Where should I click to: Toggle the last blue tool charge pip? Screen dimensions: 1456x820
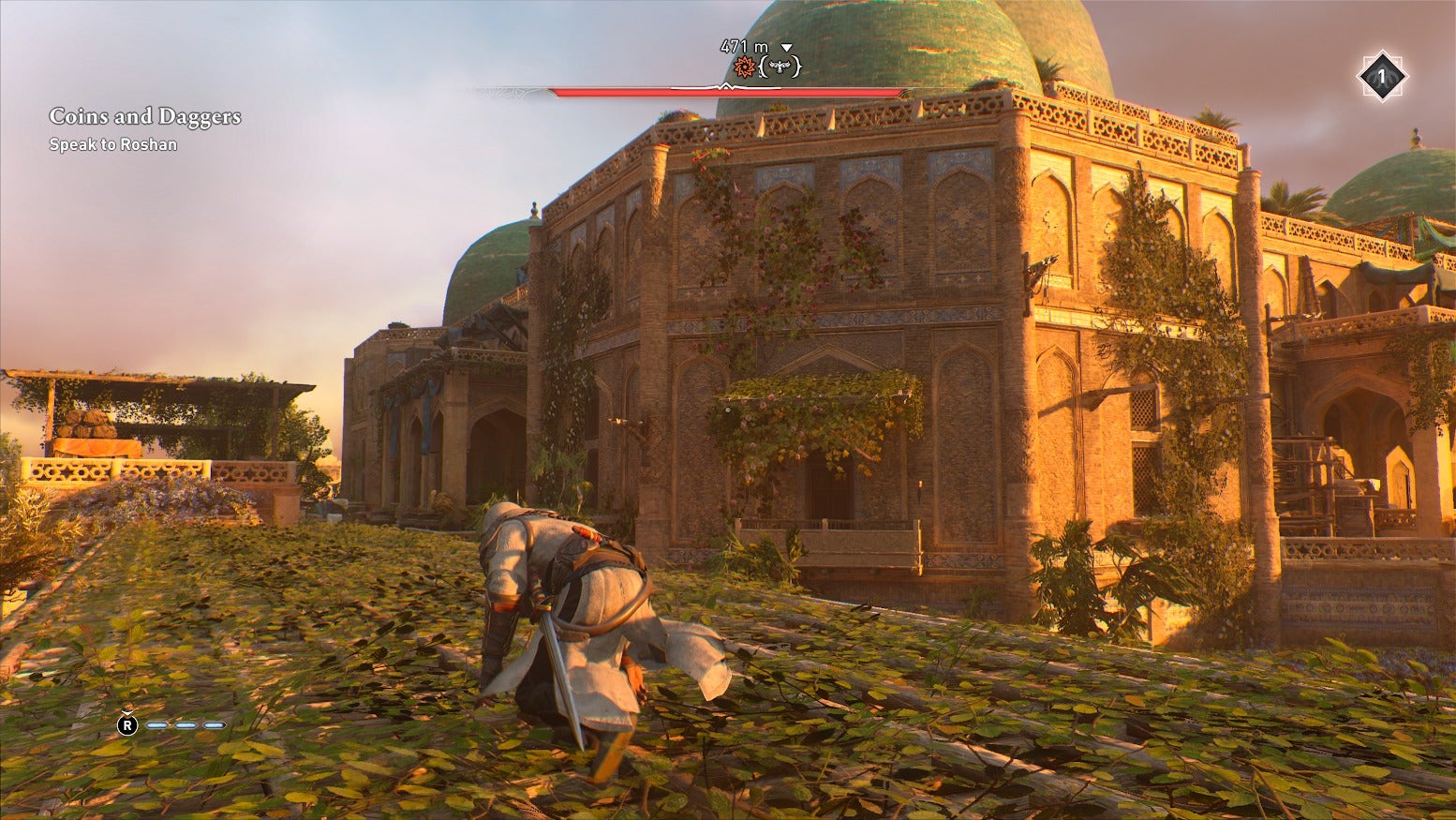[x=214, y=724]
